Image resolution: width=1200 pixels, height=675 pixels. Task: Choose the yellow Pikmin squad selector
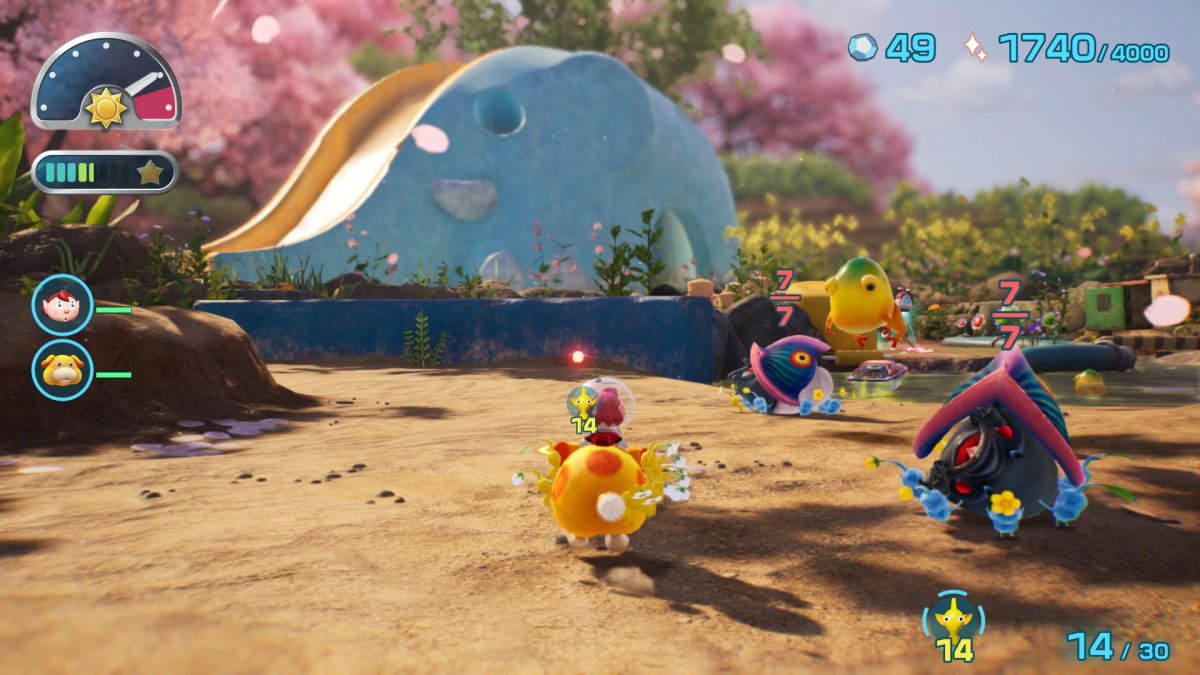[x=953, y=621]
